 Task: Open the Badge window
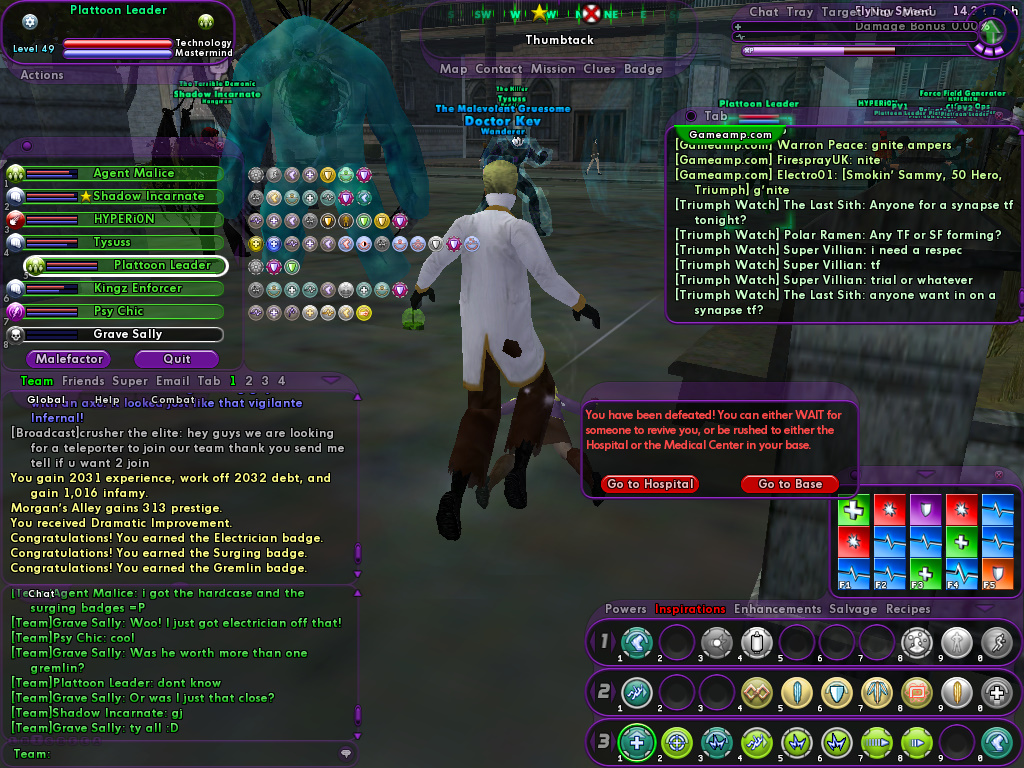643,69
